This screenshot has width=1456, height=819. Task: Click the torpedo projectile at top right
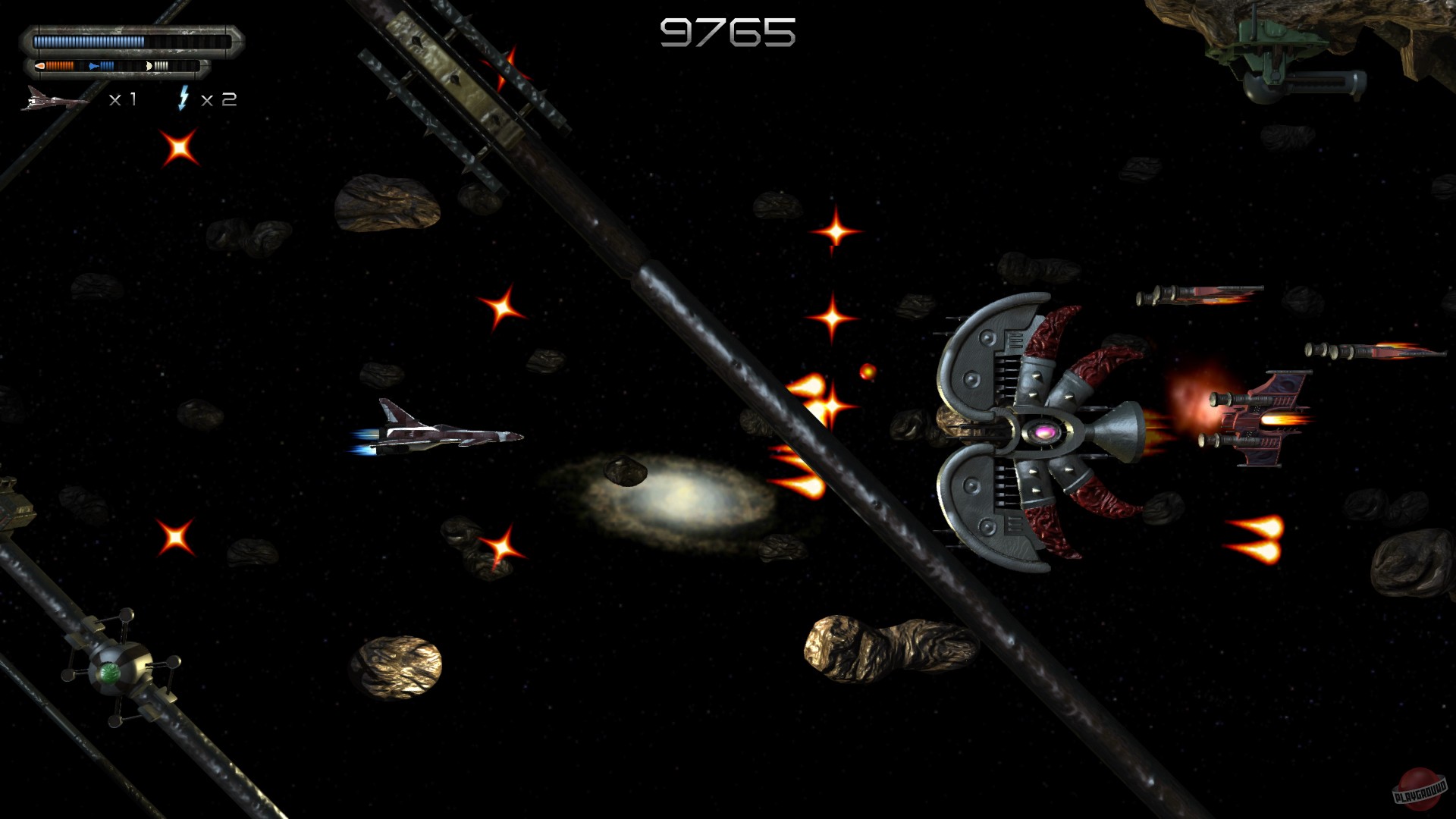[1200, 296]
